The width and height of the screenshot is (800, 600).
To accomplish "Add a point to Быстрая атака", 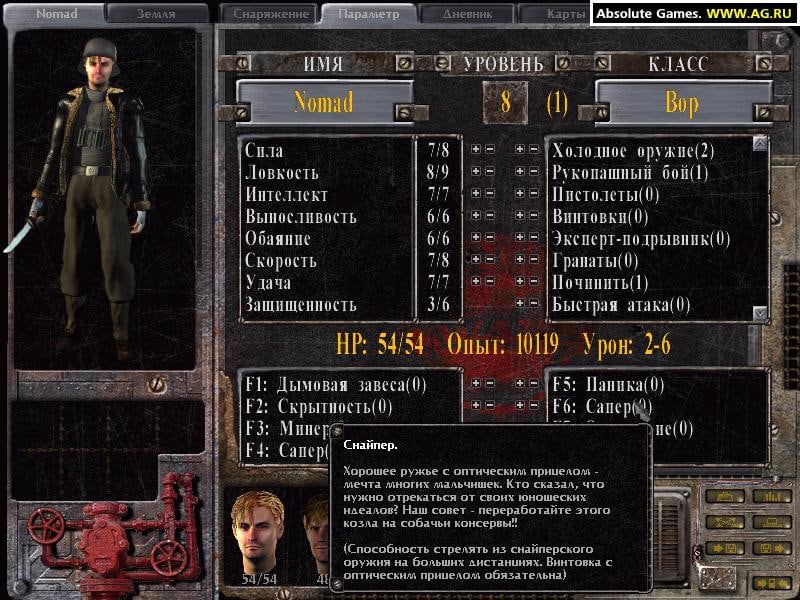I will pyautogui.click(x=520, y=304).
